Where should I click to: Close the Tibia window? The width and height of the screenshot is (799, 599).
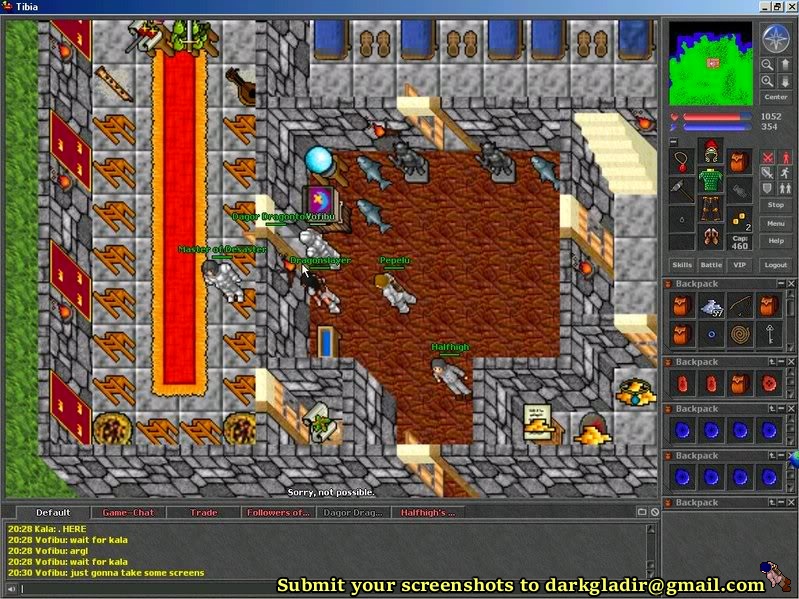pyautogui.click(x=790, y=7)
